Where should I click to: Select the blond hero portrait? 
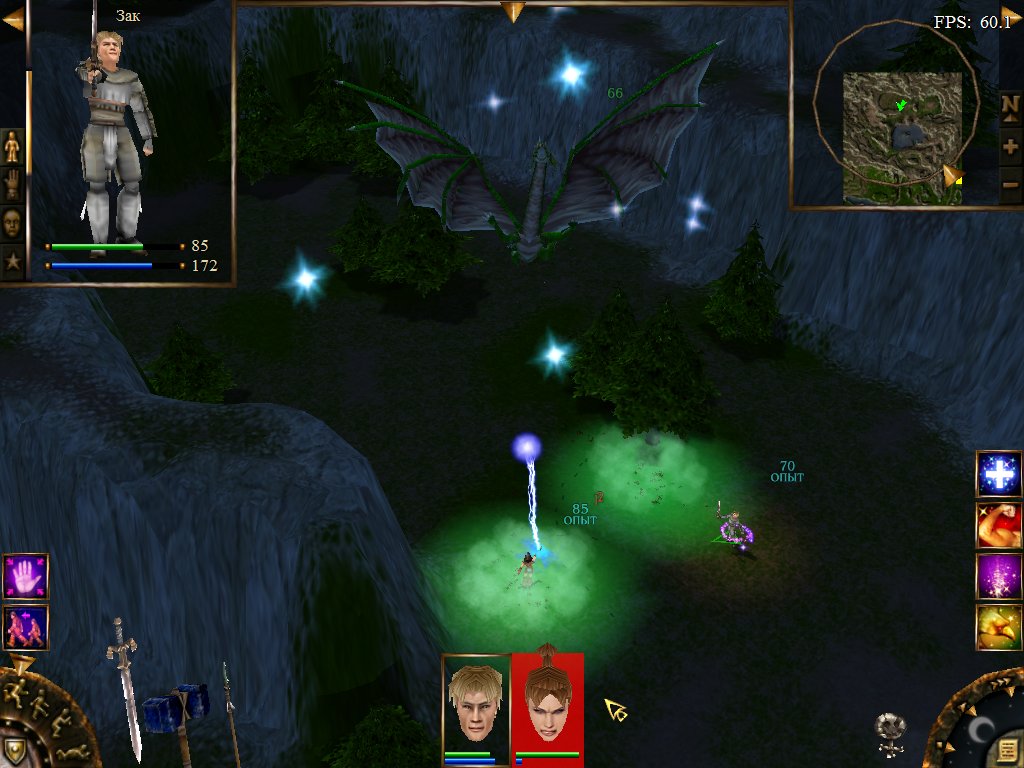coord(476,703)
